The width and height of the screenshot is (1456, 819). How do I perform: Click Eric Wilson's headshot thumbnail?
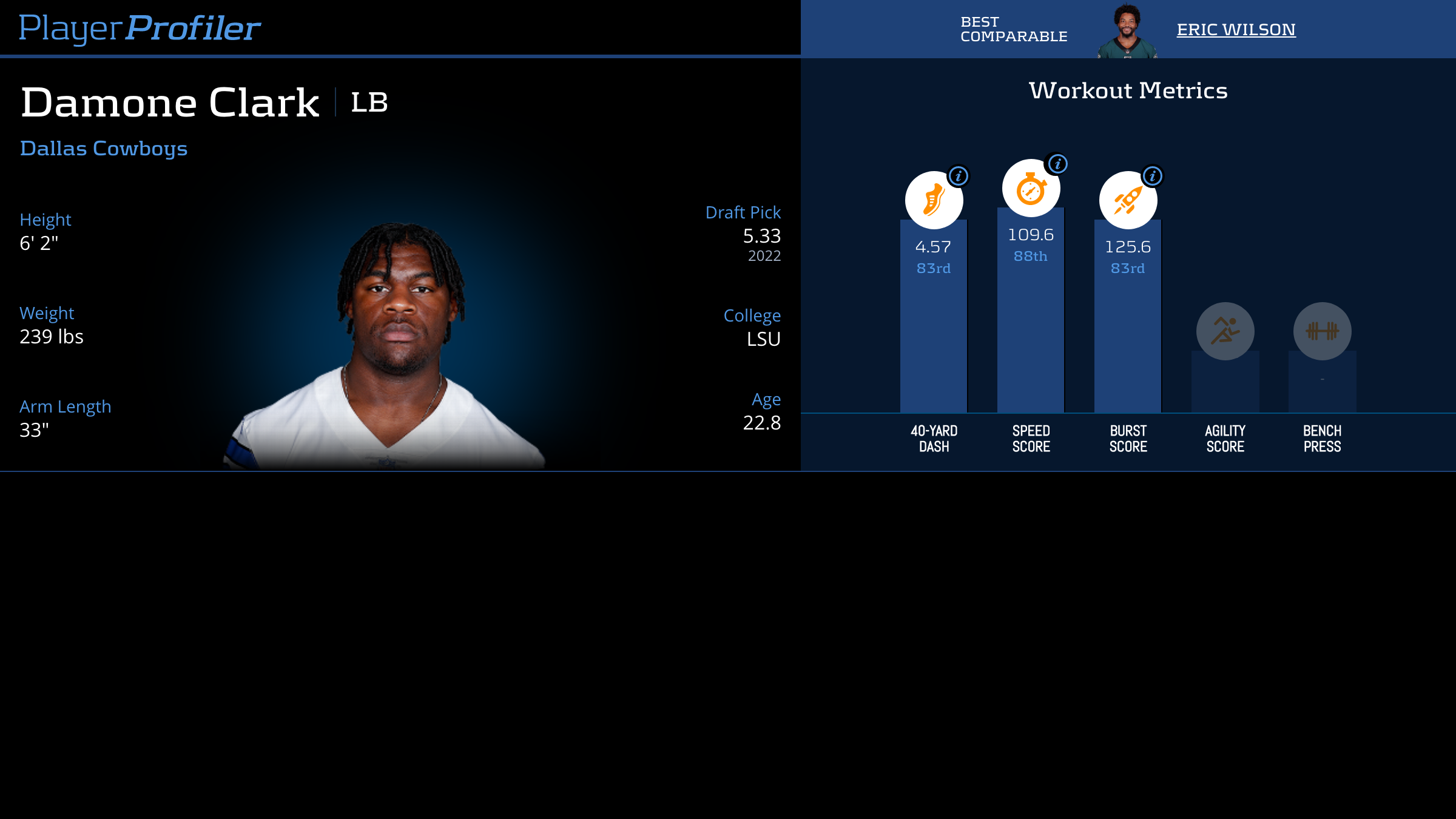click(x=1127, y=32)
